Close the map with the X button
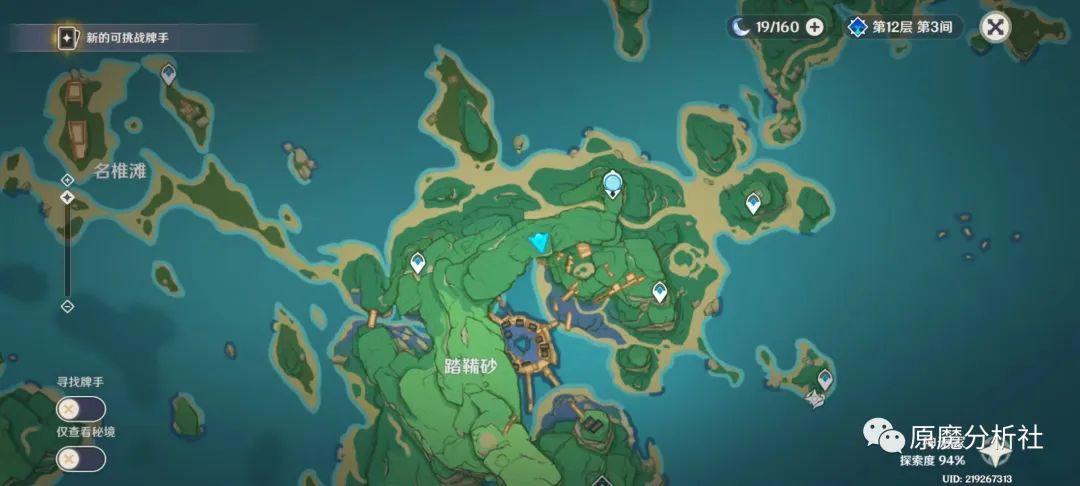 pos(994,27)
